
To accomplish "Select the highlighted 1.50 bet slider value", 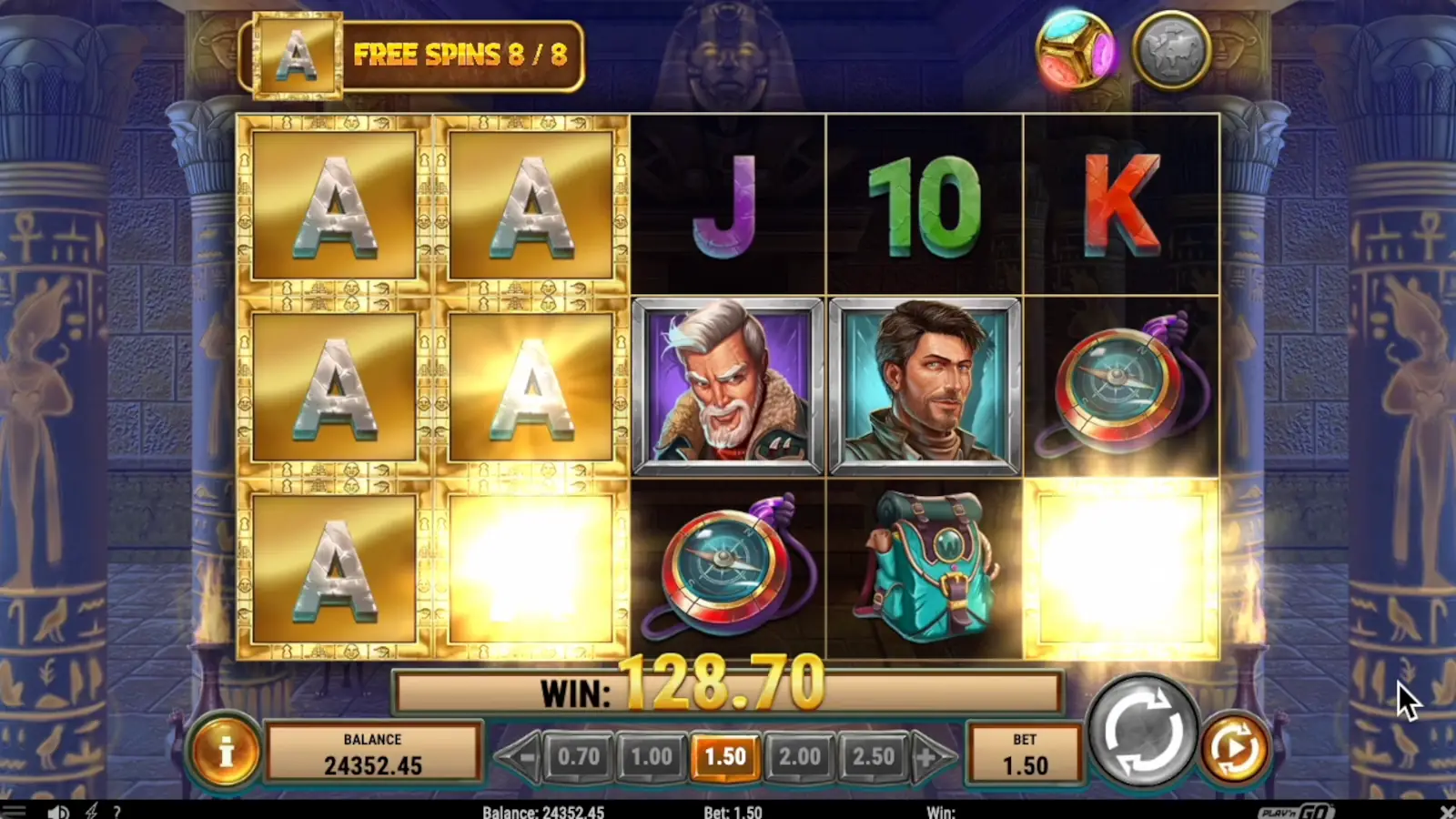I will click(725, 755).
